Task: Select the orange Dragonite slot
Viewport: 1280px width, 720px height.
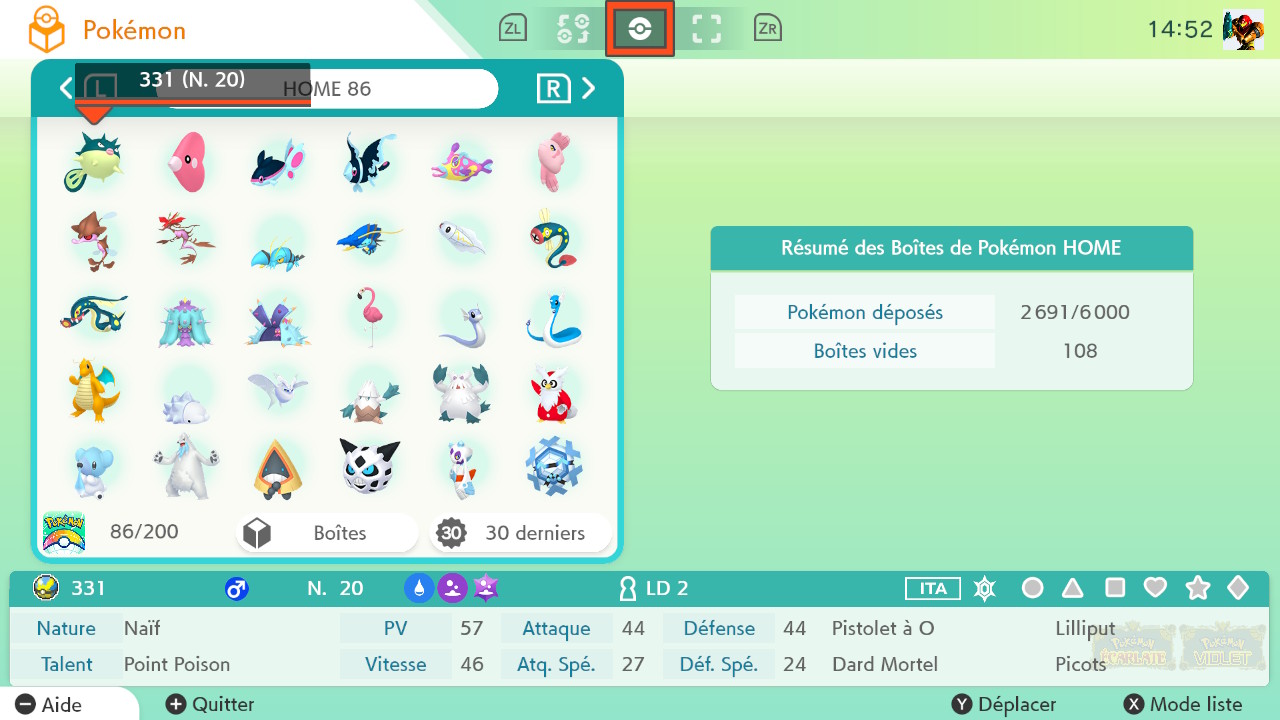Action: 93,388
